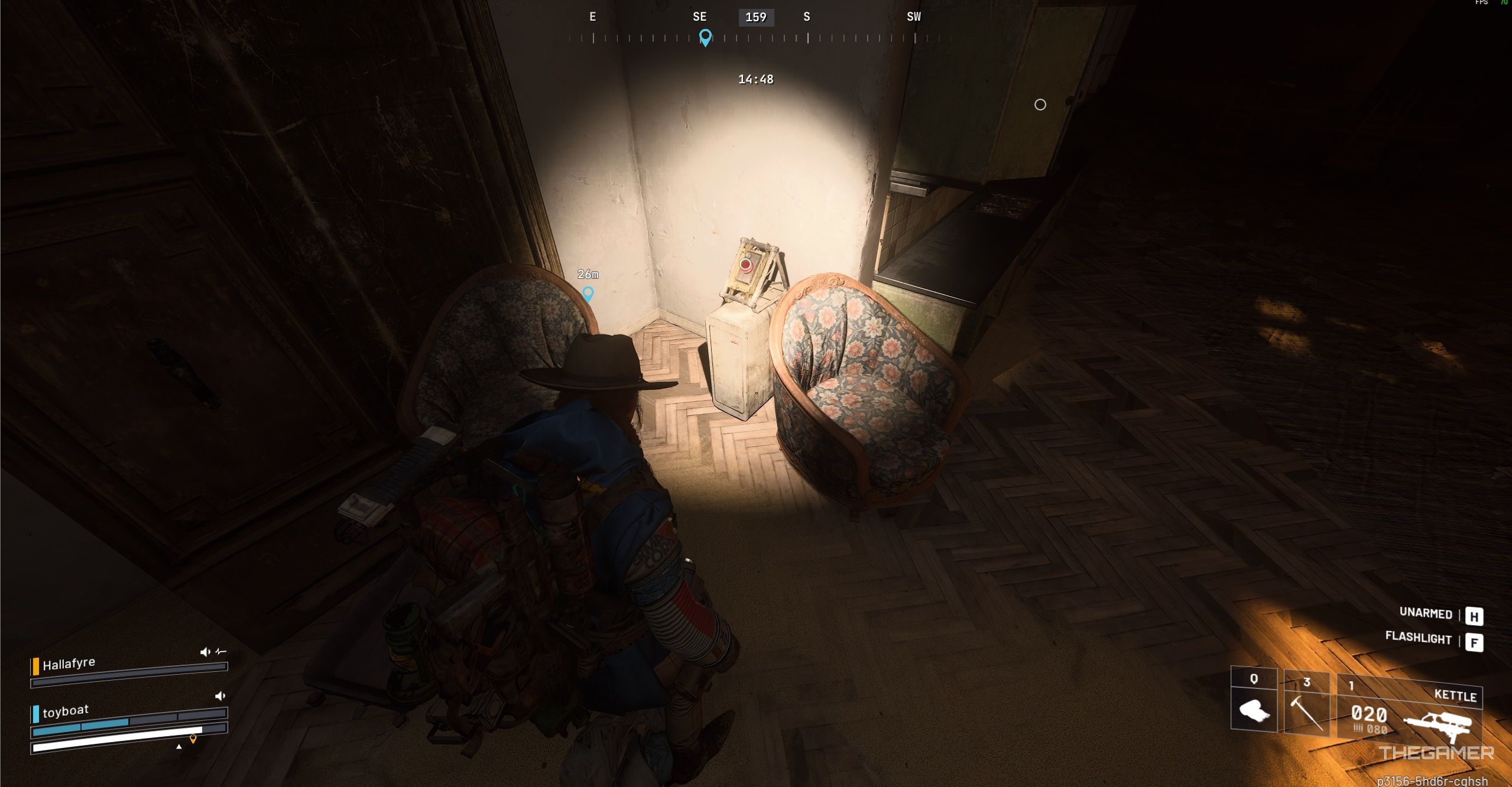Select the blue waypoint pin on the compass
This screenshot has width=1512, height=787.
click(704, 37)
